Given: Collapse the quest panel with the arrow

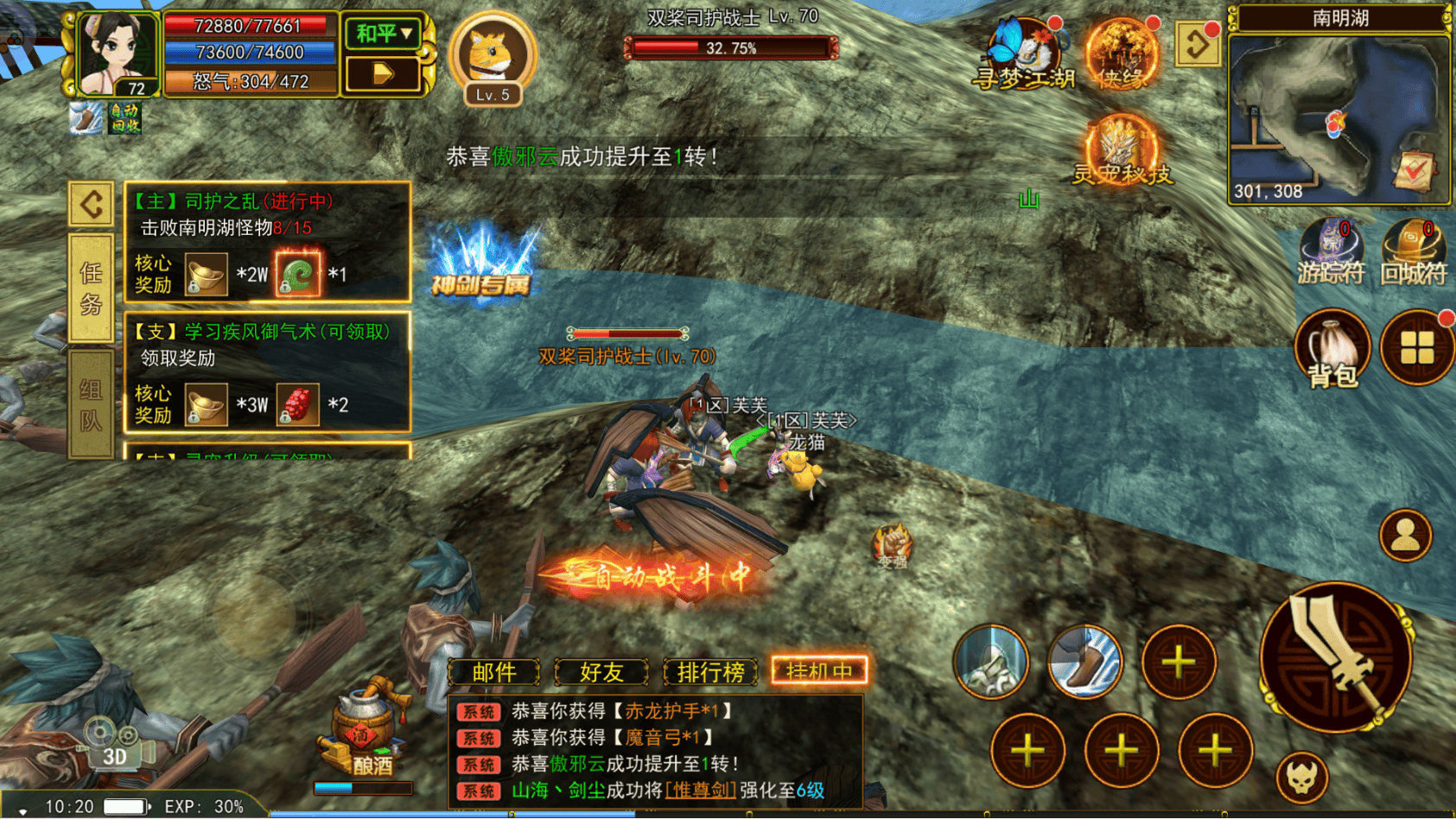Looking at the screenshot, I should pyautogui.click(x=92, y=205).
